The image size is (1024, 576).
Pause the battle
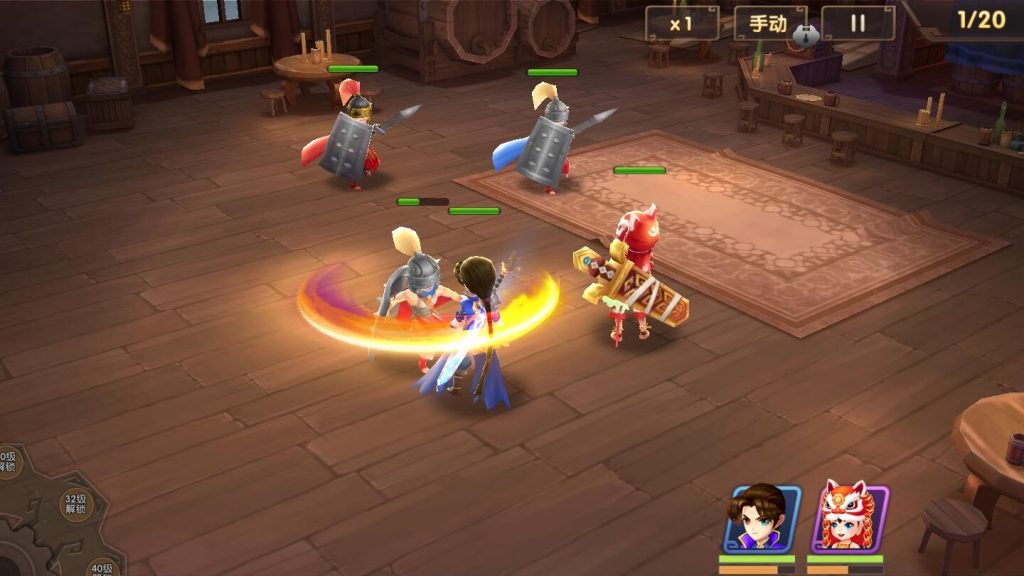click(858, 23)
